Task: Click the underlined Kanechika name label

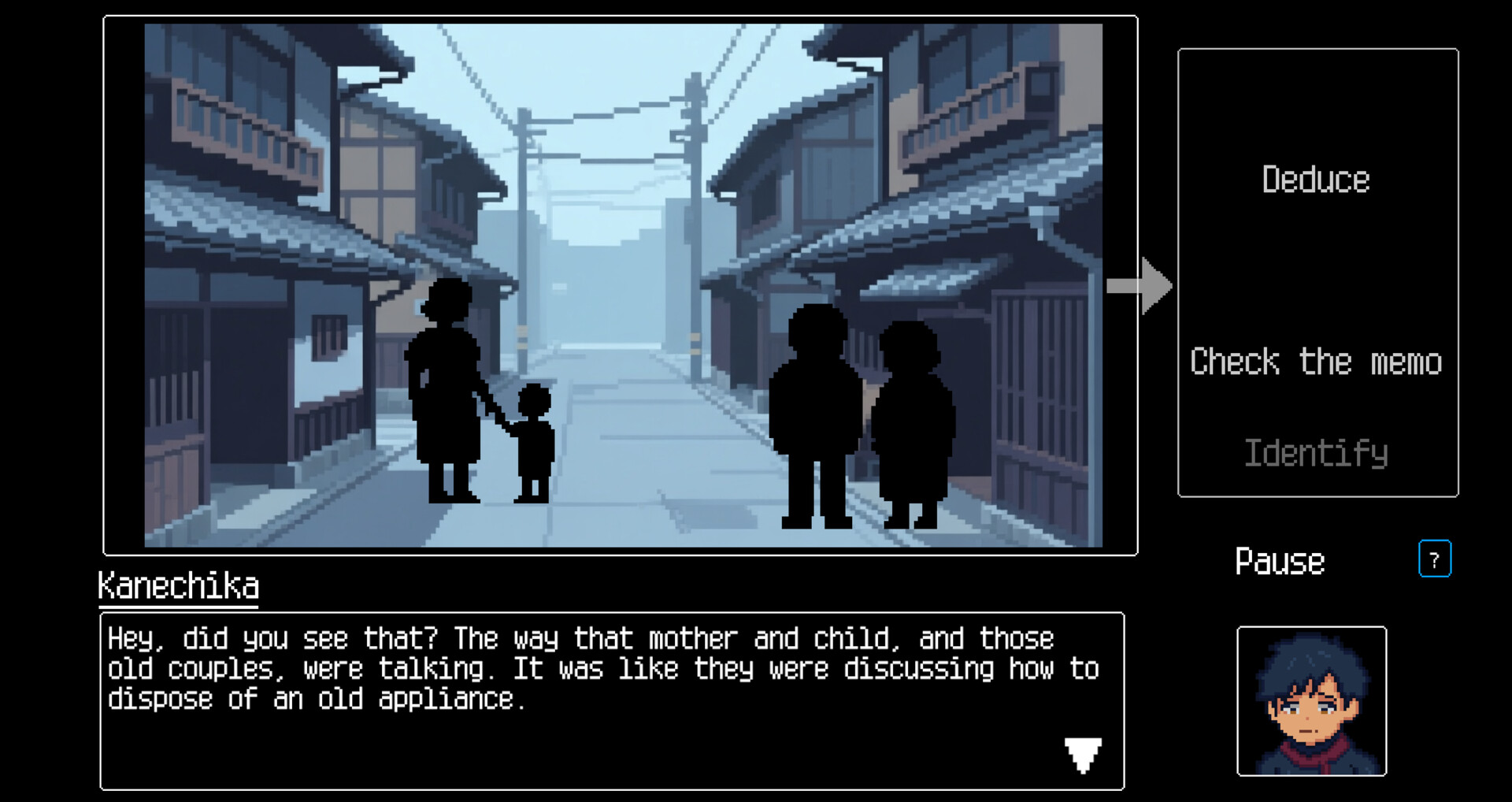Action: point(176,586)
